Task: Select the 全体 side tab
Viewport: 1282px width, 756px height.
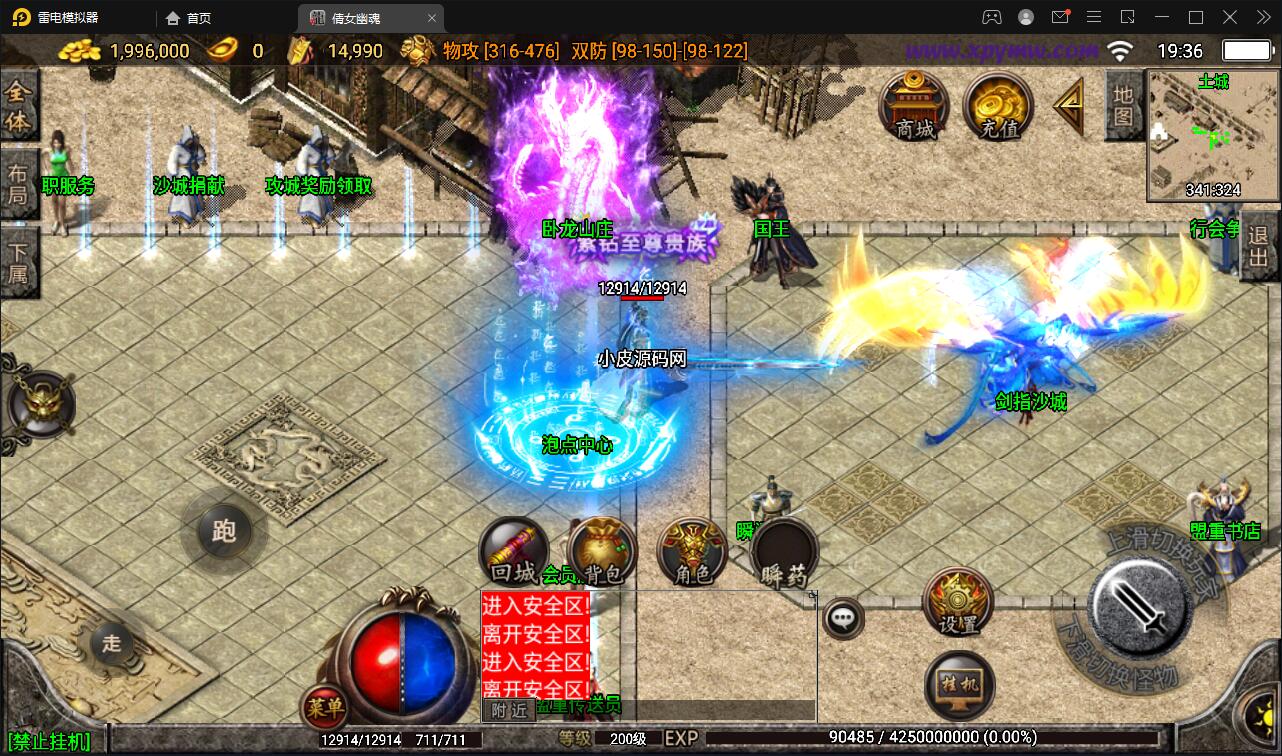Action: click(x=19, y=106)
